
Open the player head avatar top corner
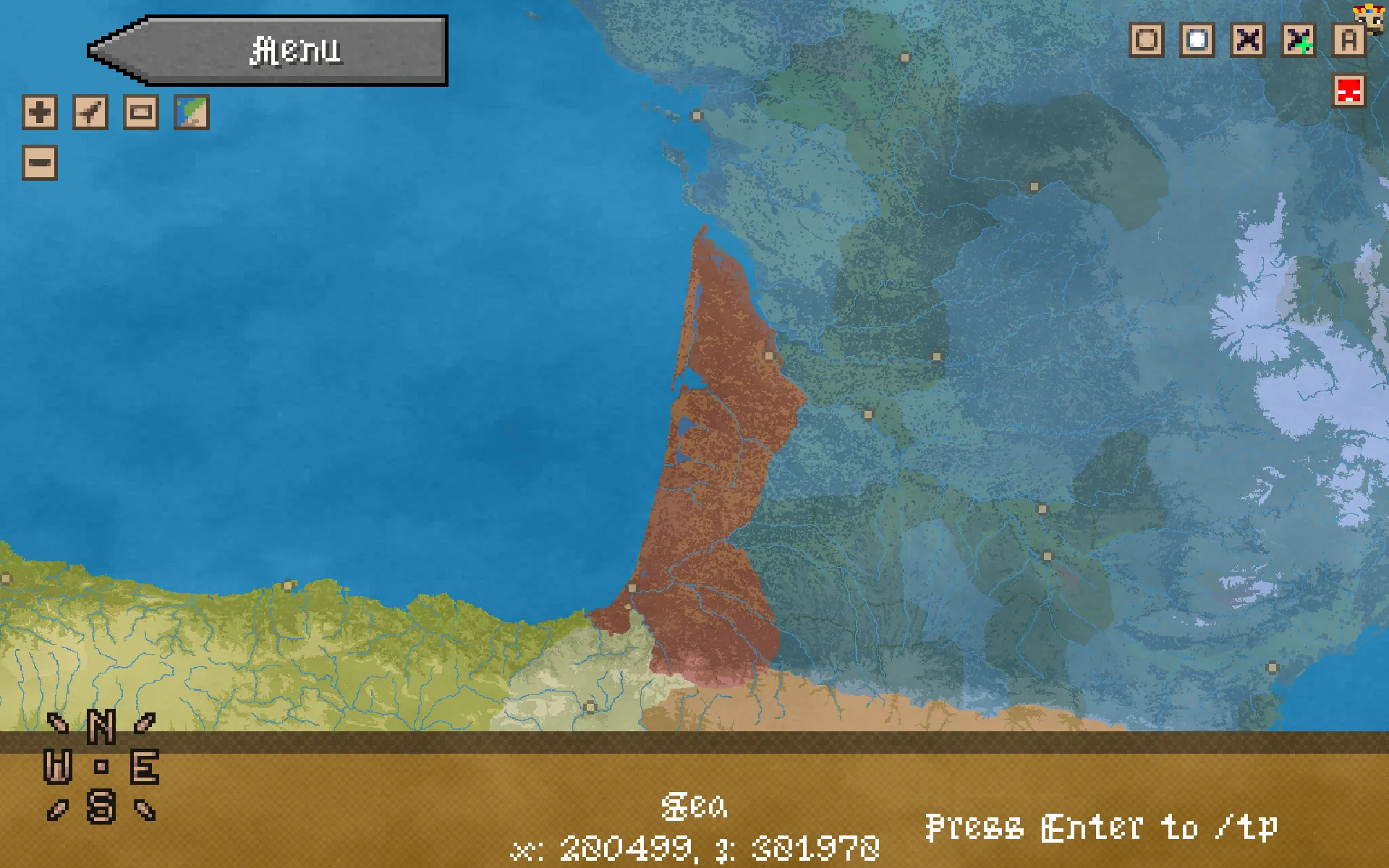point(1369,18)
